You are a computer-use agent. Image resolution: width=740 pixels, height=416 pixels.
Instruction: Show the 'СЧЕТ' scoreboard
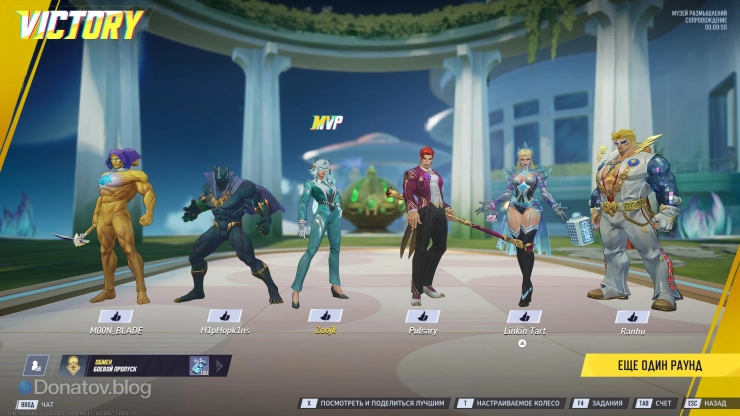tap(655, 404)
